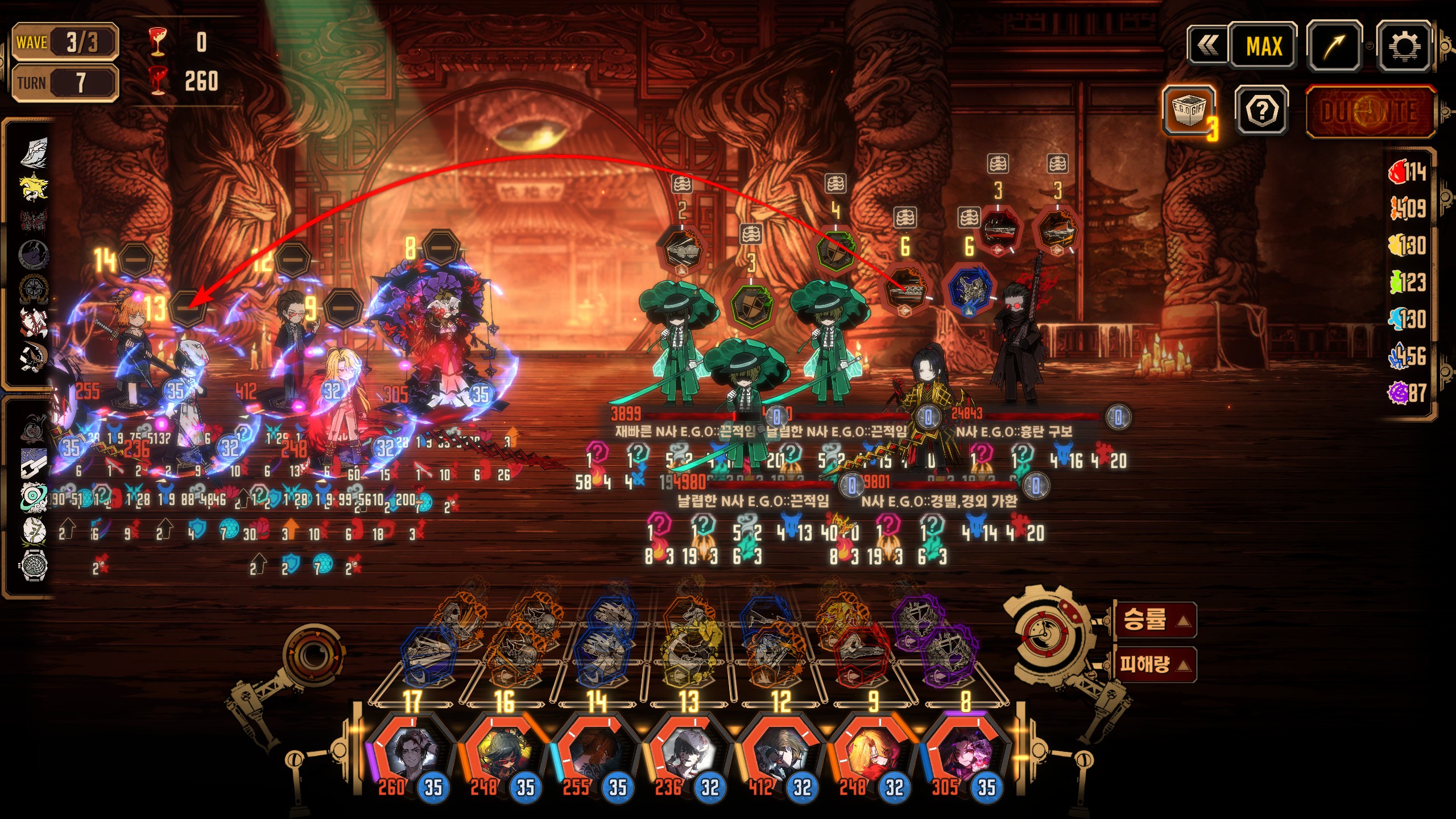
Task: Select the 승률 (win rate) option
Action: tap(1155, 619)
